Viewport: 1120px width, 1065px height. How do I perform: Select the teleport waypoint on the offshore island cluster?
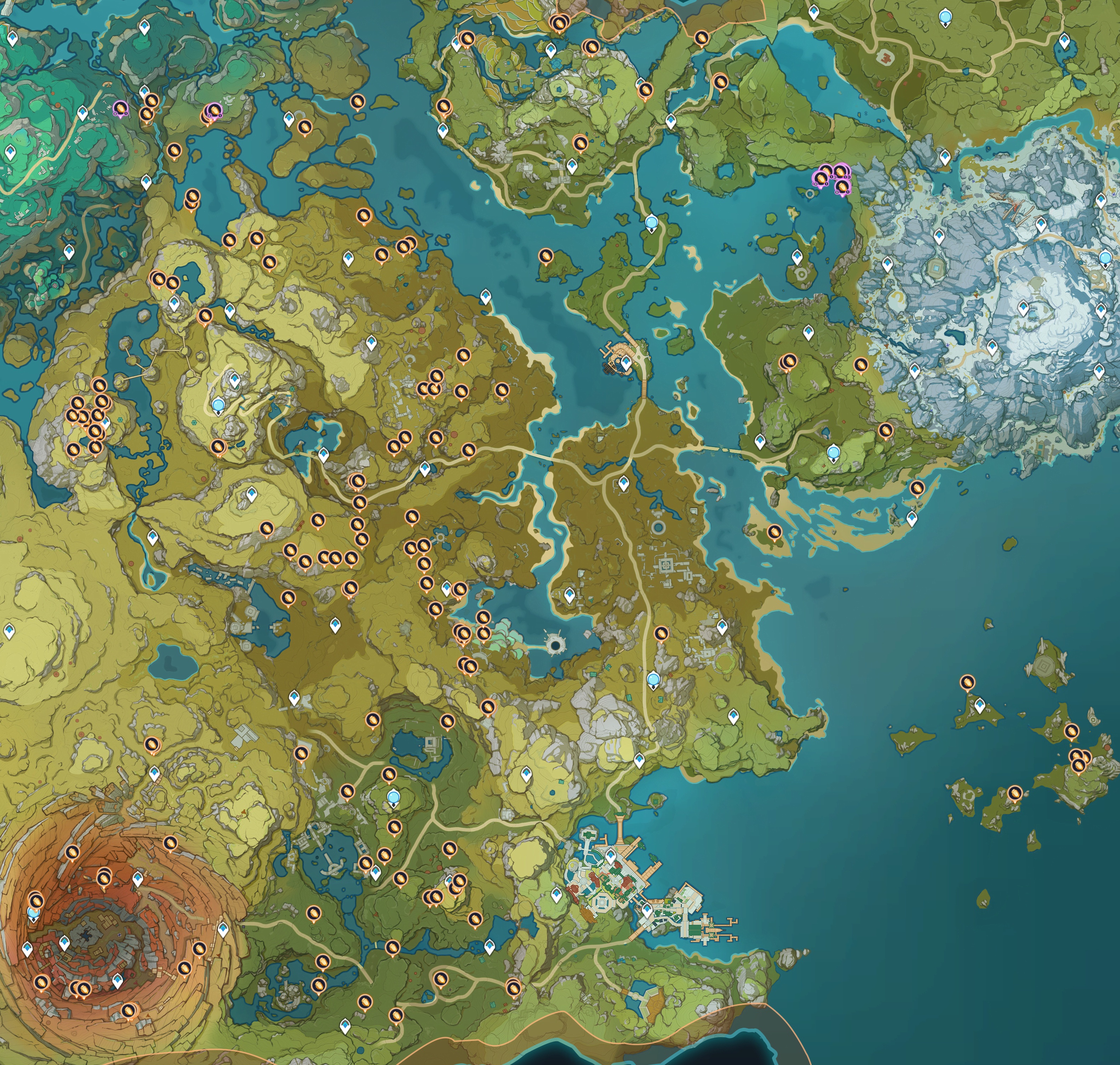pos(979,706)
